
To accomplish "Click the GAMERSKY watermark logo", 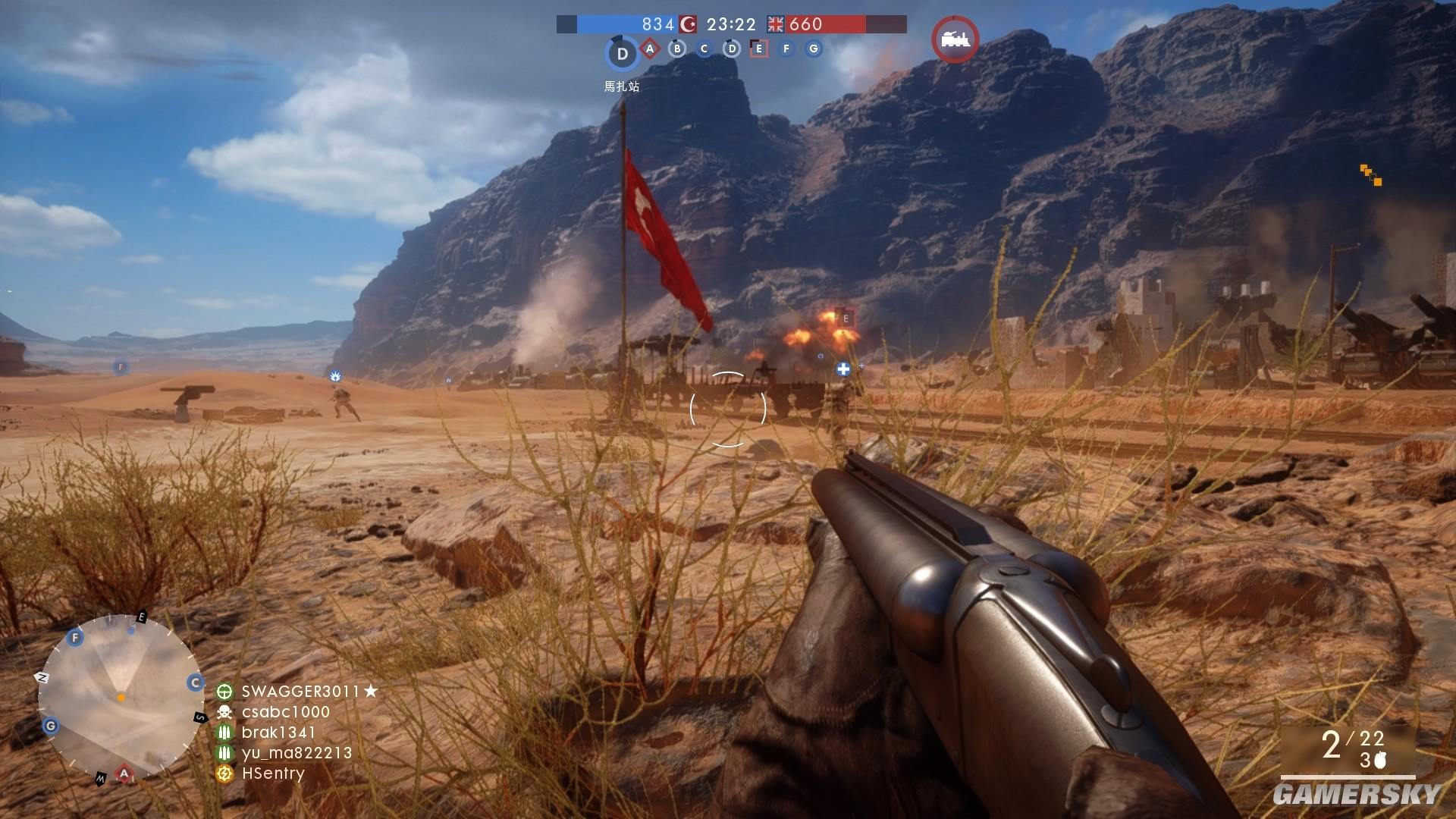I will [1356, 794].
